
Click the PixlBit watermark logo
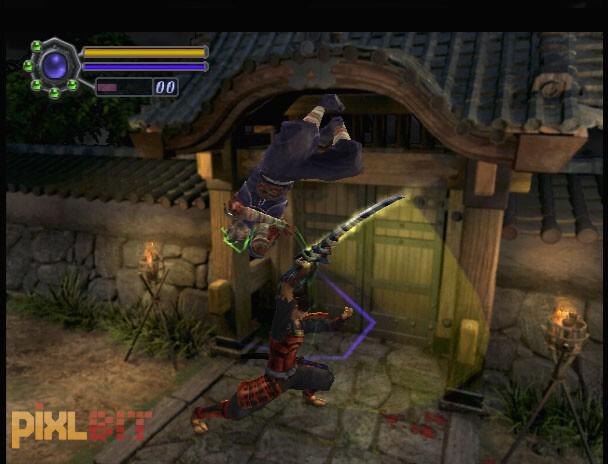pos(81,424)
